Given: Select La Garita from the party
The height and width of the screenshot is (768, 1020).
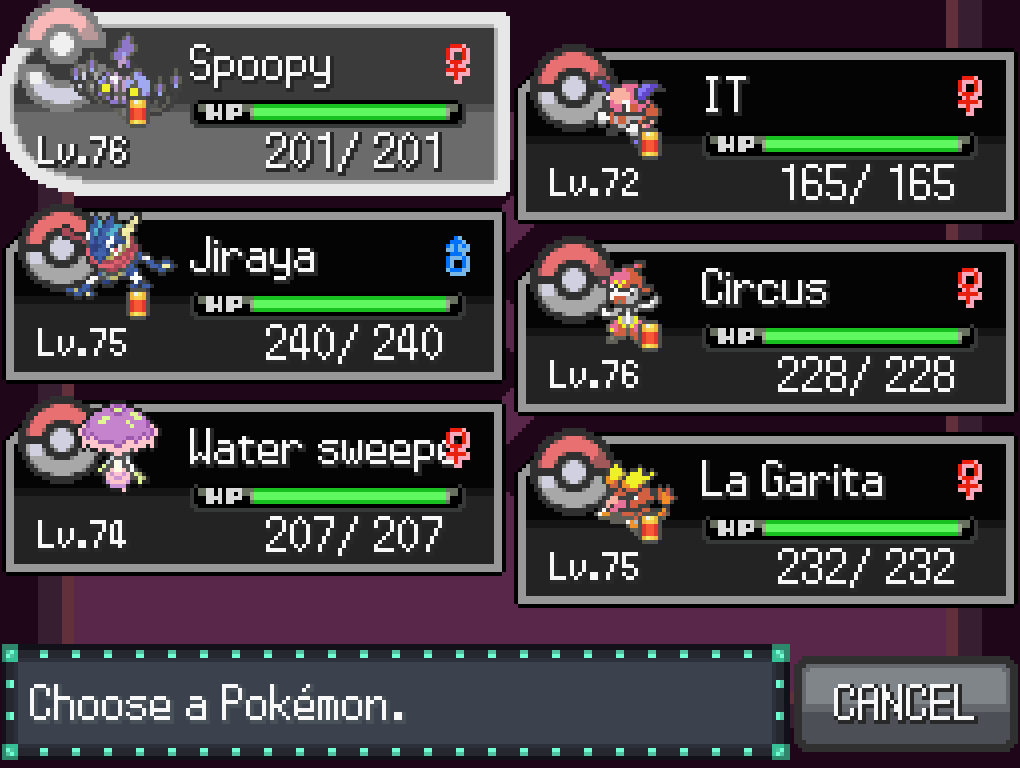Looking at the screenshot, I should (765, 519).
